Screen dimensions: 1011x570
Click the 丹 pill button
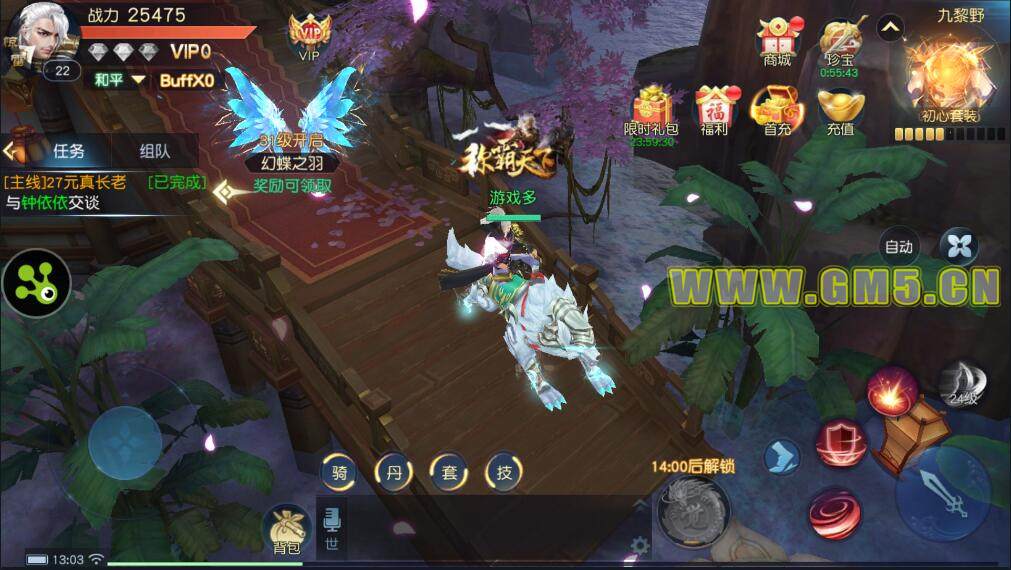pos(394,473)
